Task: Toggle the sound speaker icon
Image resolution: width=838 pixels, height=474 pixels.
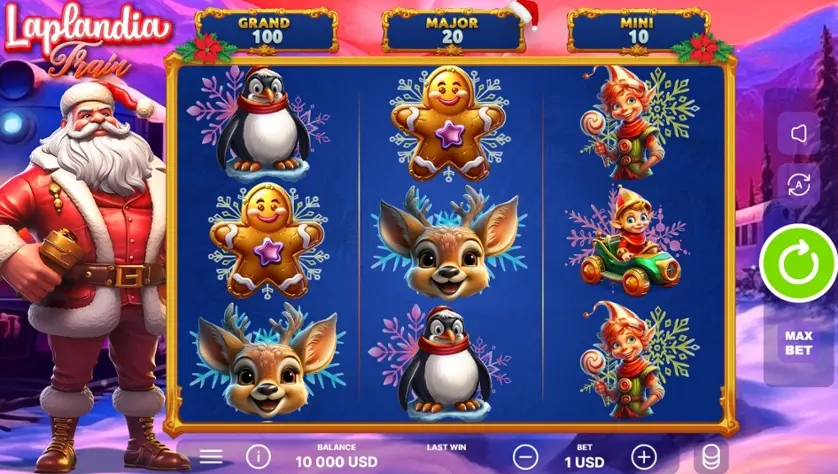Action: pos(798,133)
